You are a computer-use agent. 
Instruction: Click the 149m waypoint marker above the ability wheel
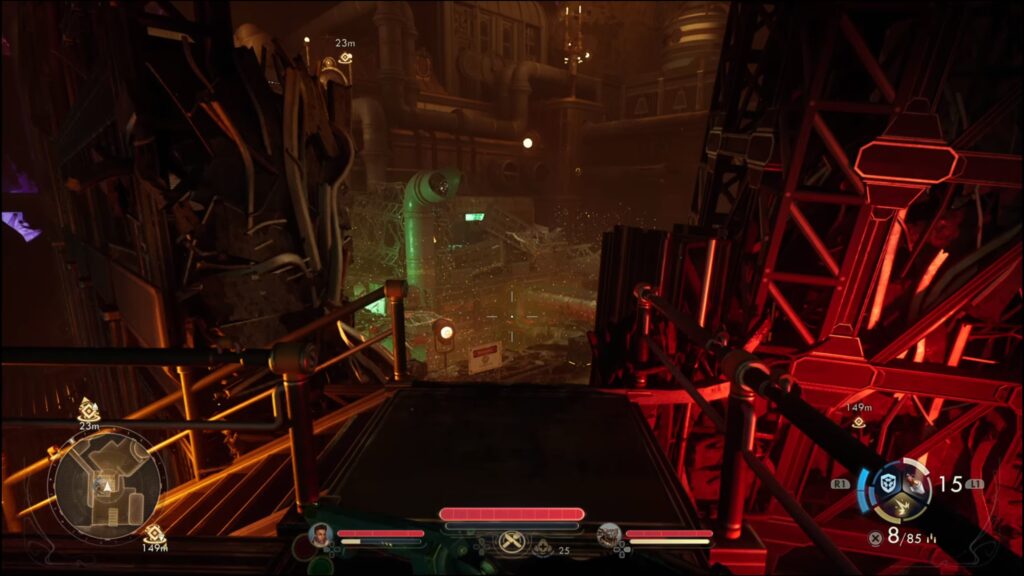858,422
